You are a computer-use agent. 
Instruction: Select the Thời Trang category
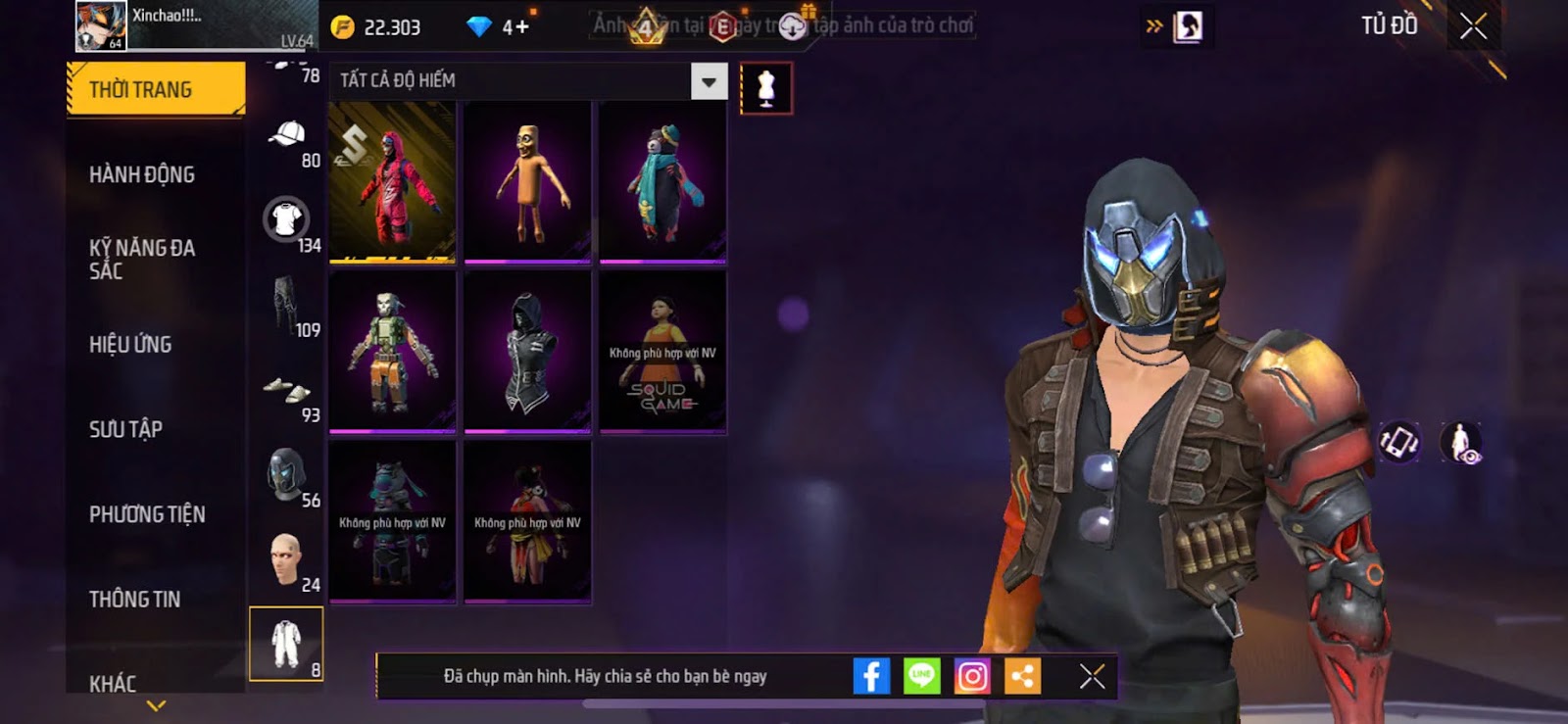tap(155, 89)
